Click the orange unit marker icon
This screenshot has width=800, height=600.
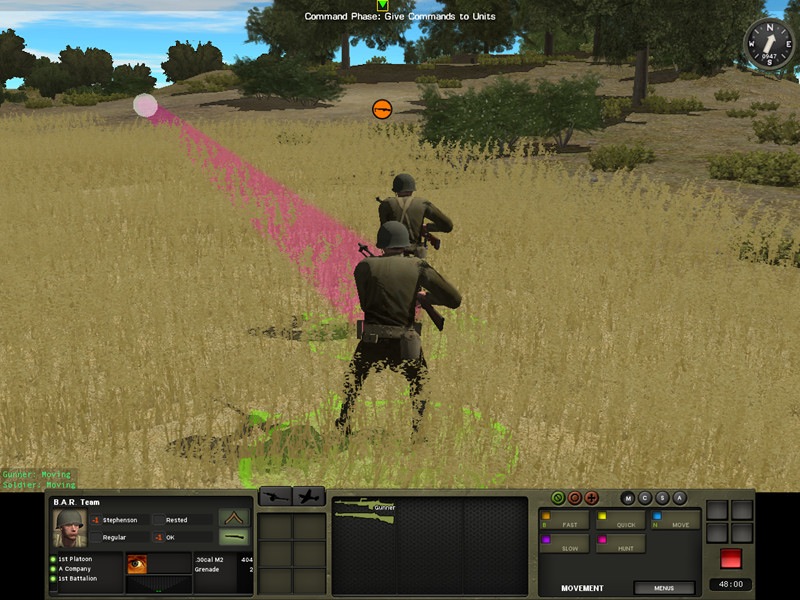(381, 108)
